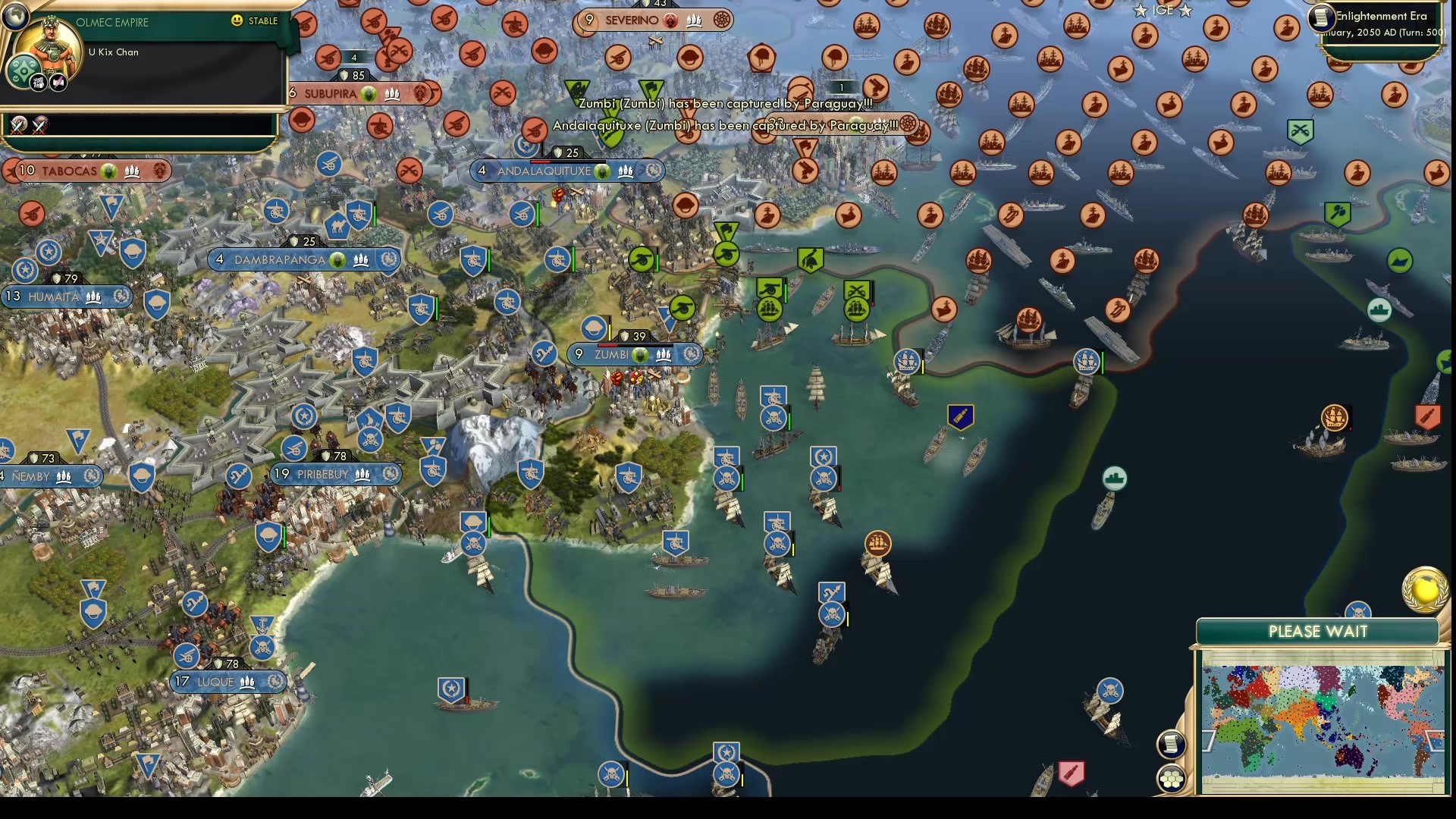Image resolution: width=1456 pixels, height=819 pixels.
Task: Open the IGE menu at the top right
Action: (x=1162, y=10)
